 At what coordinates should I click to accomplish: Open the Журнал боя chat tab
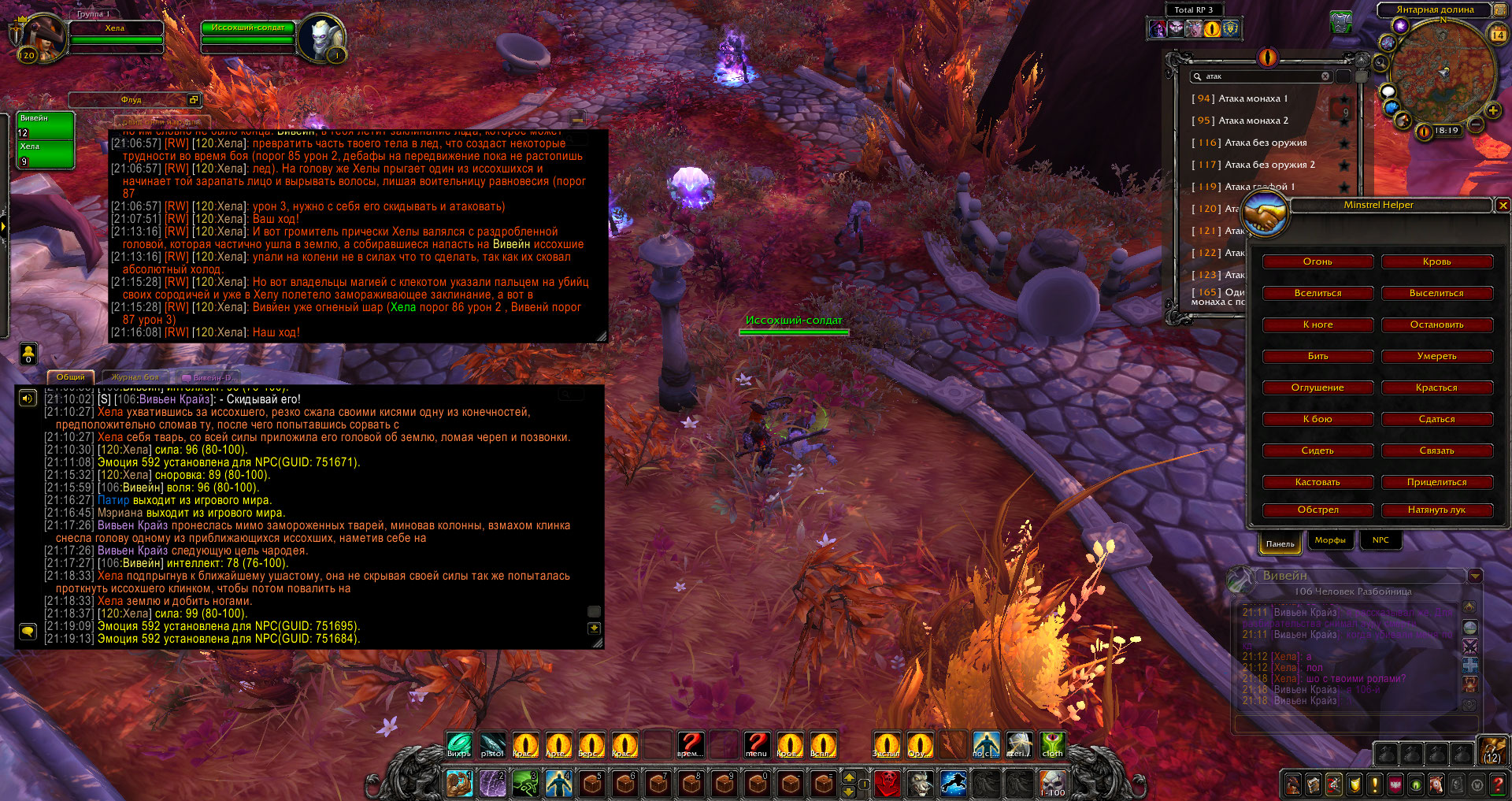tap(135, 377)
